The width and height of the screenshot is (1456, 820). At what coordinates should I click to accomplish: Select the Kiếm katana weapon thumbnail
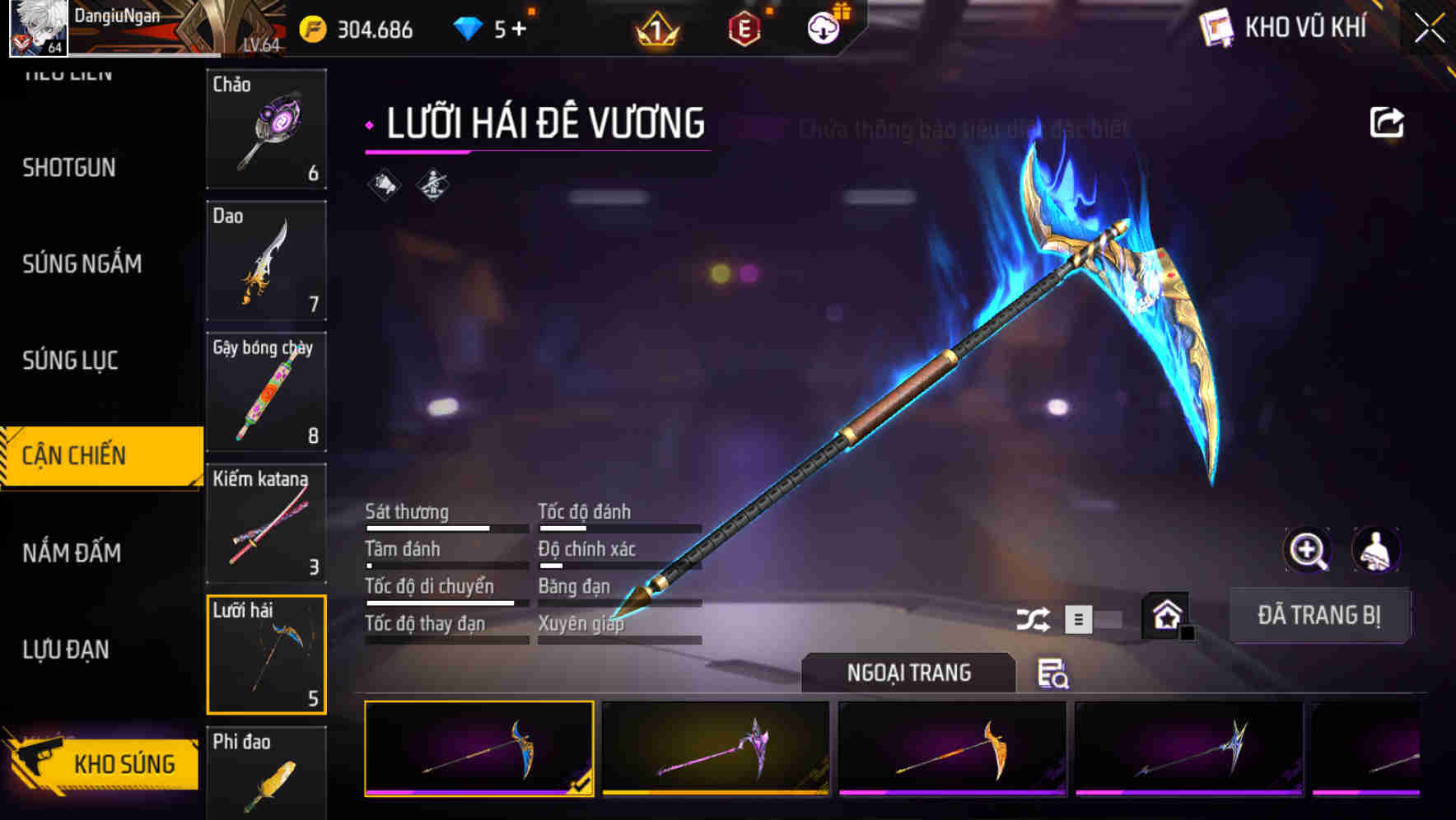click(x=266, y=523)
